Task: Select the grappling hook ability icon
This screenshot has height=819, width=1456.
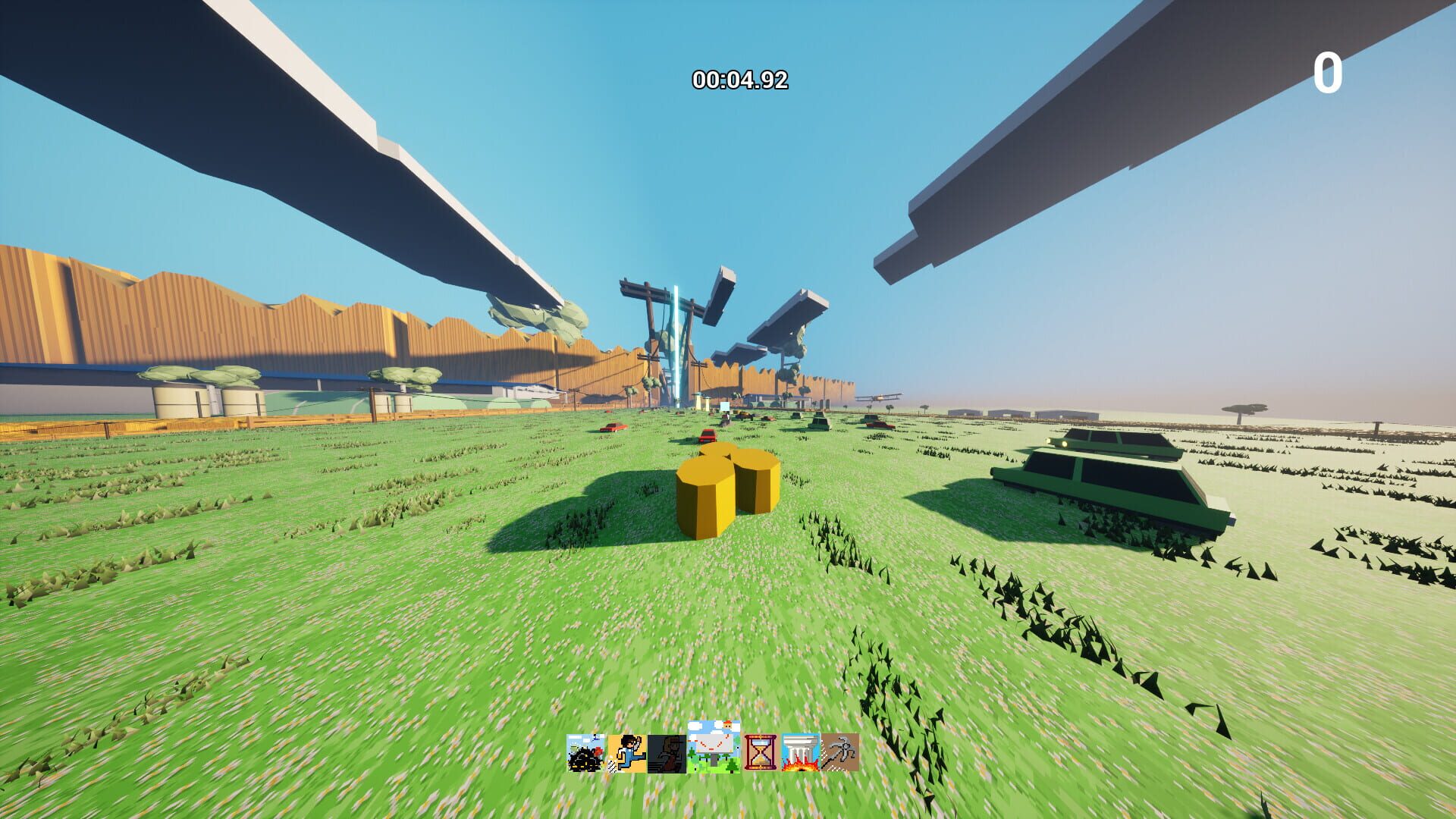Action: tap(840, 752)
